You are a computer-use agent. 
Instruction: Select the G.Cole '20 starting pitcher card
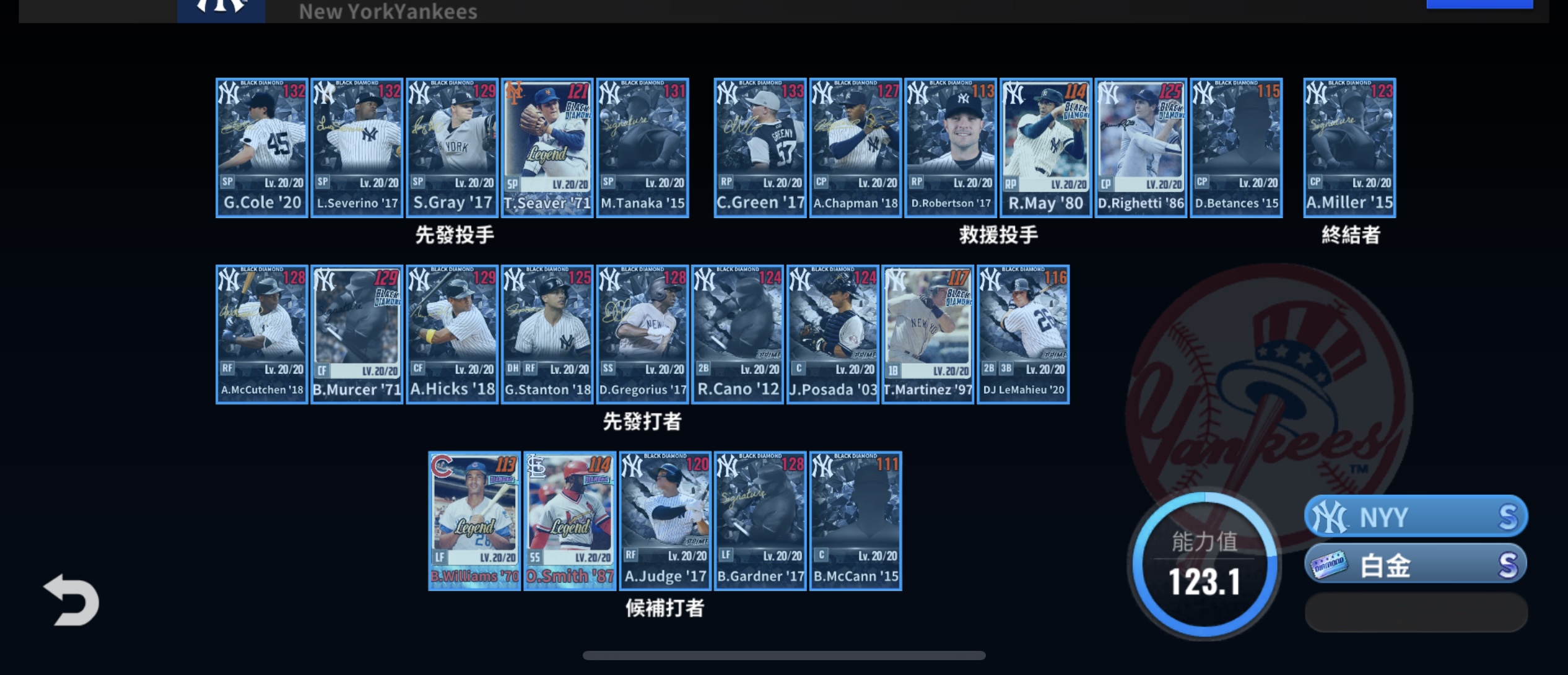coord(261,147)
